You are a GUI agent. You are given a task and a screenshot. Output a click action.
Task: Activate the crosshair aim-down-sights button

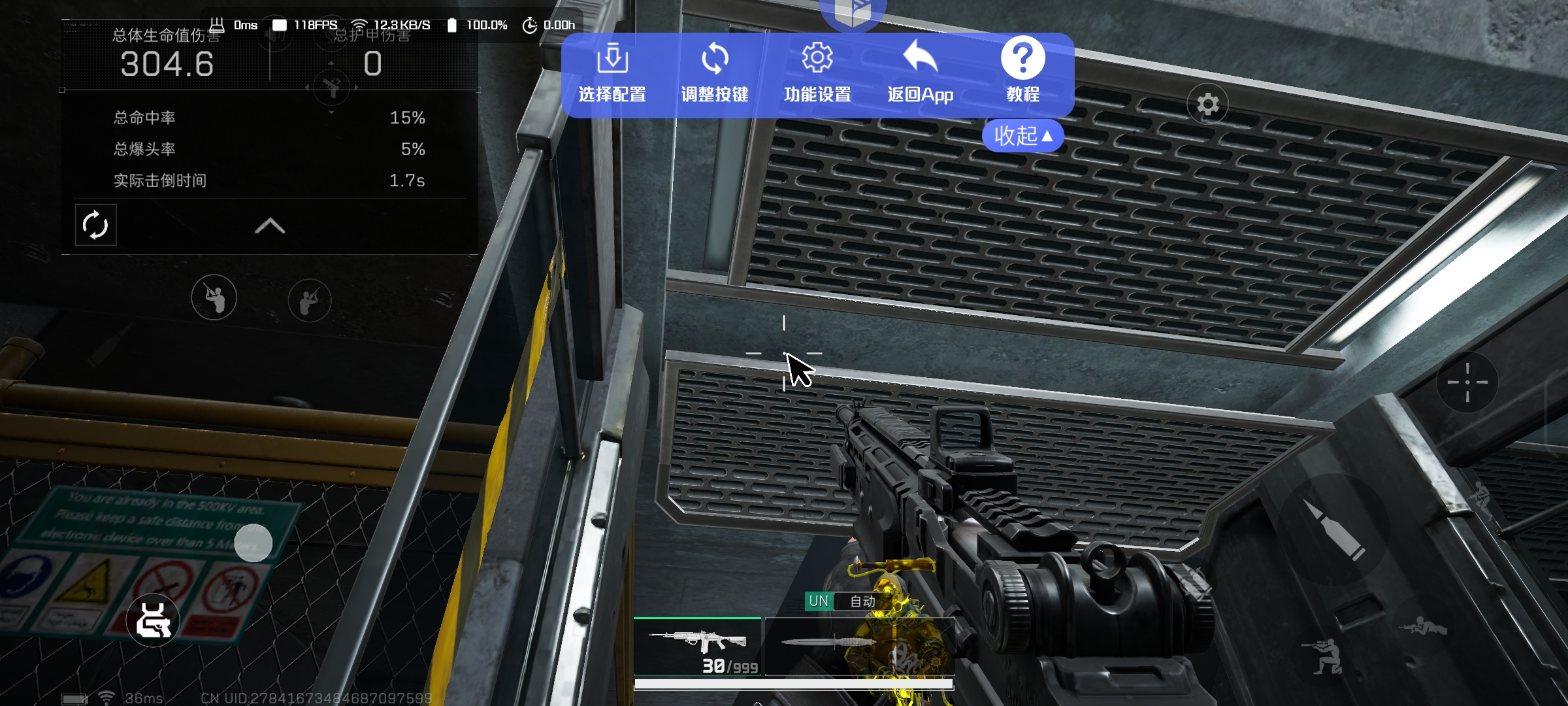coord(1467,382)
